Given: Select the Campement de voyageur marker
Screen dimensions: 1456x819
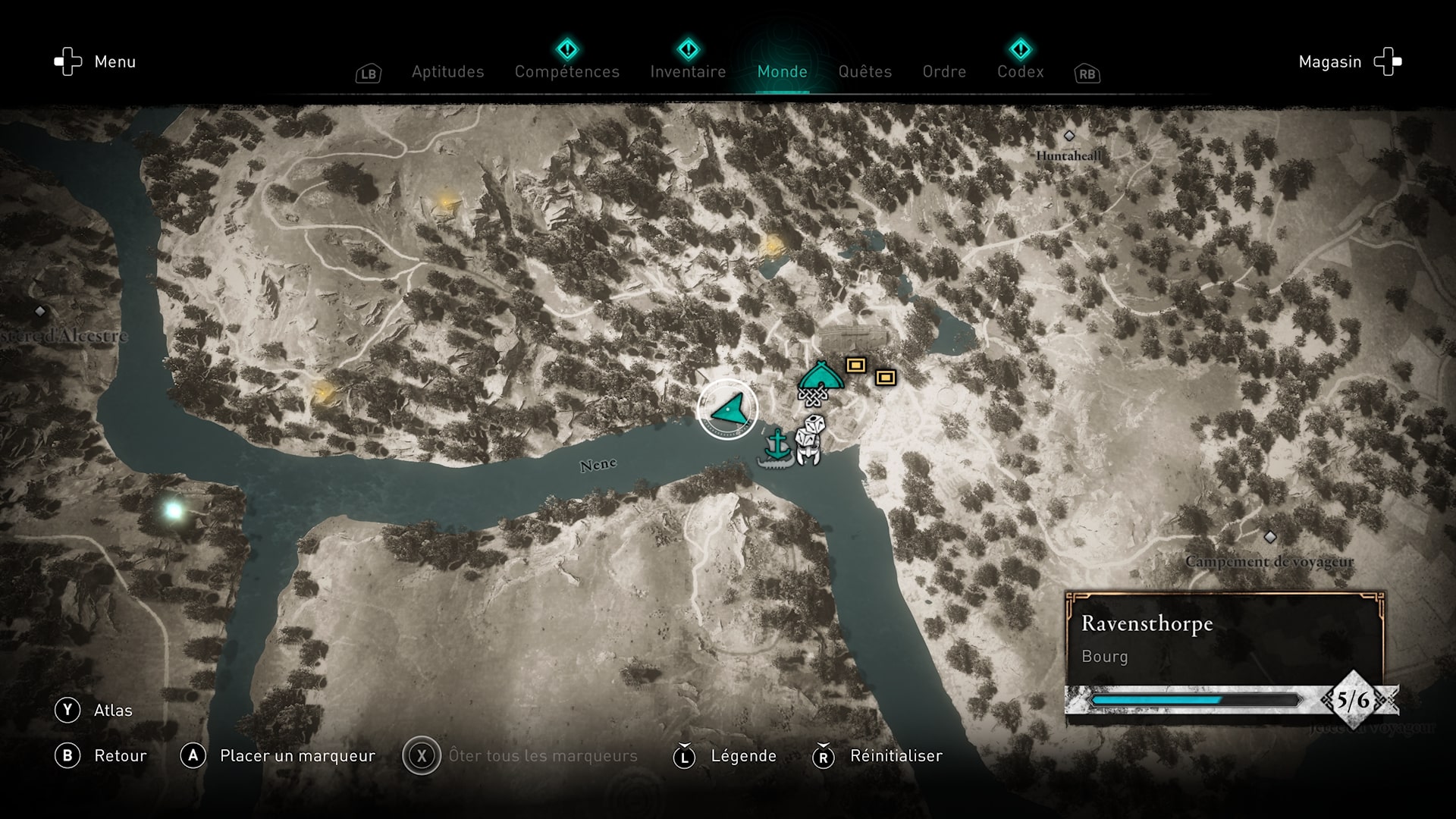Looking at the screenshot, I should pyautogui.click(x=1270, y=538).
